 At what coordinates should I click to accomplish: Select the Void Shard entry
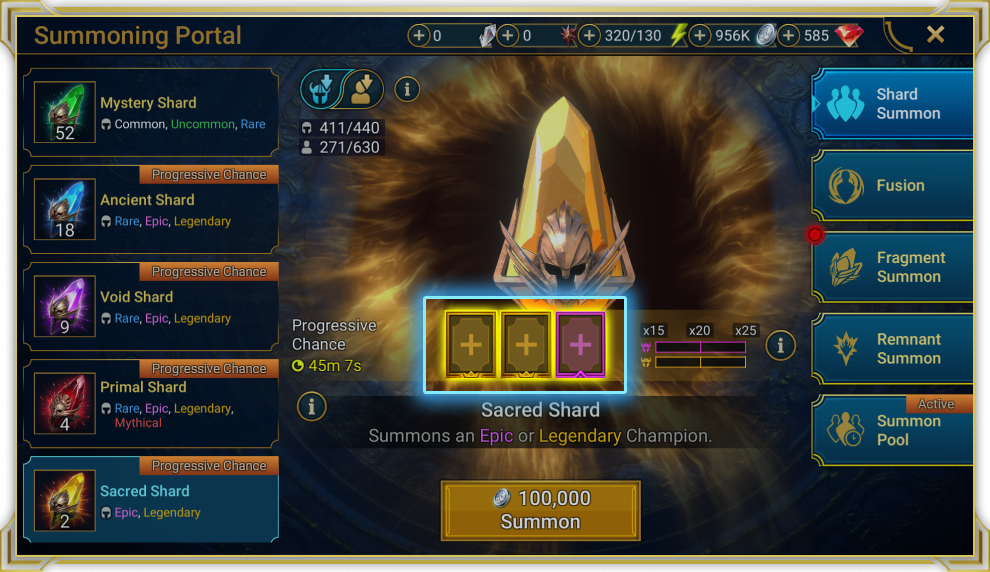(x=150, y=307)
